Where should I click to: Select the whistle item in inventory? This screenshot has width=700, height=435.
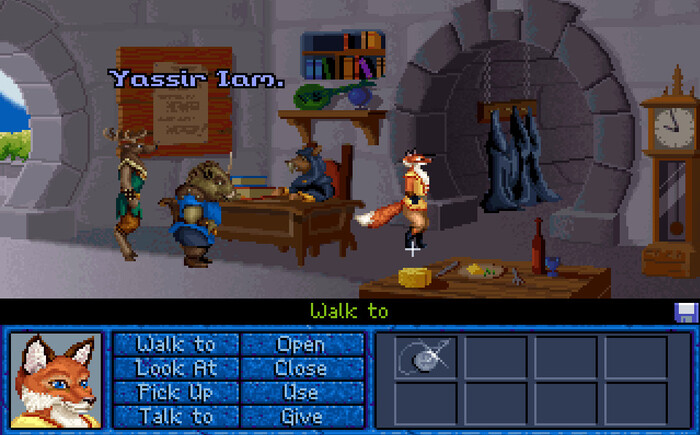(x=423, y=356)
